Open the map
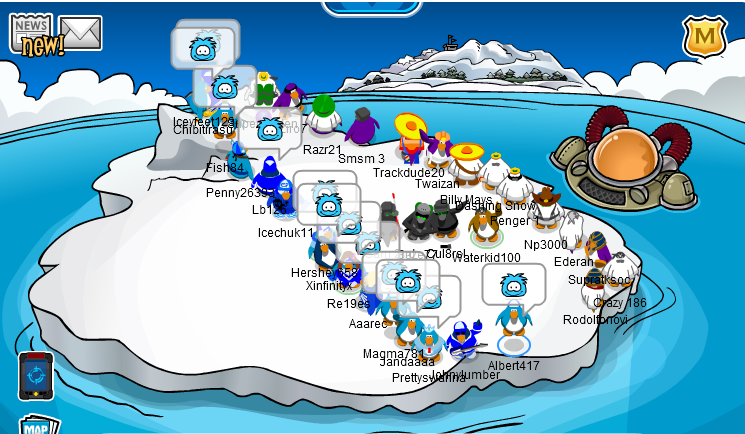This screenshot has width=745, height=434. (36, 424)
